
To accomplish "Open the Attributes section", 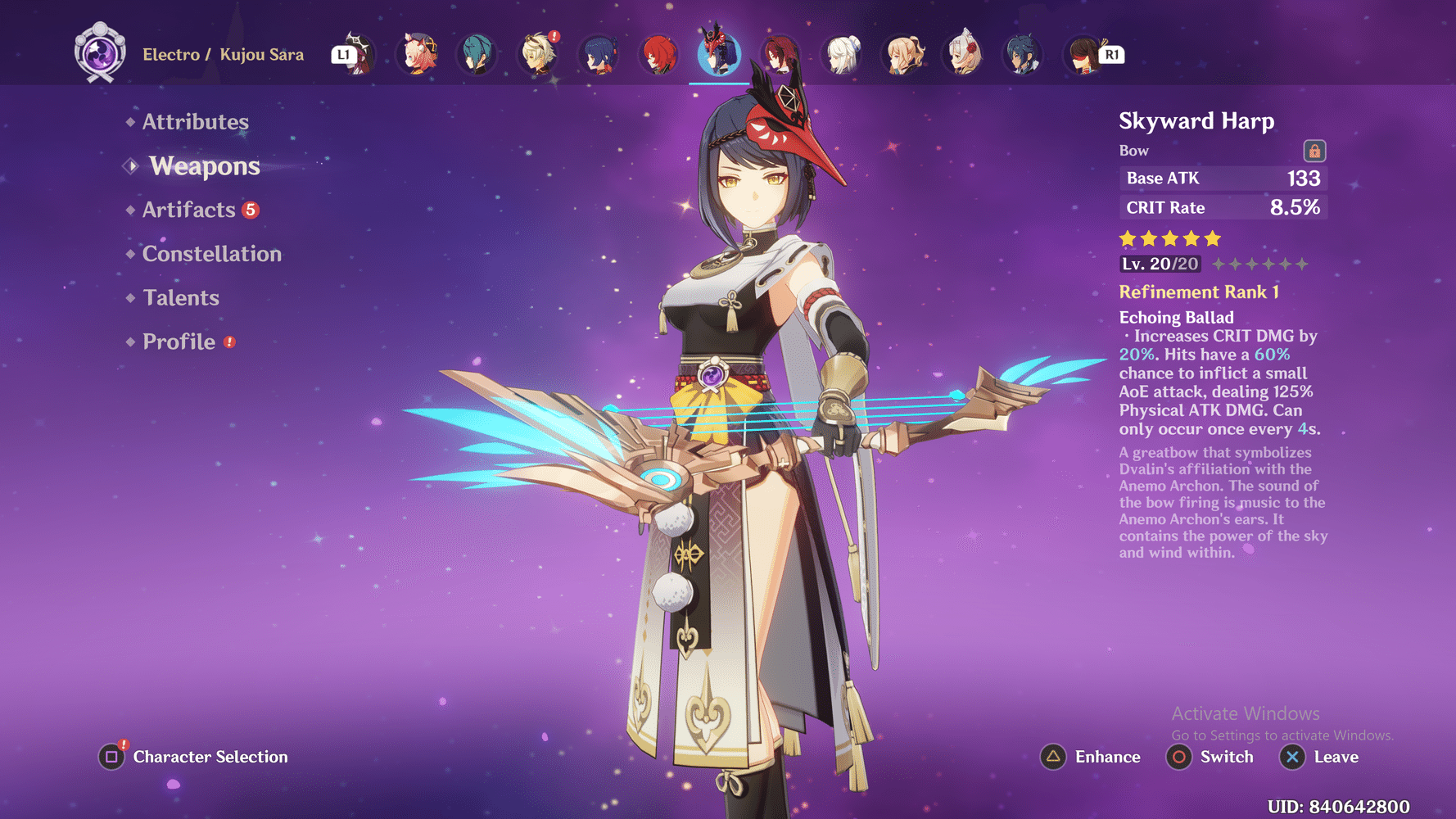I will pos(195,122).
